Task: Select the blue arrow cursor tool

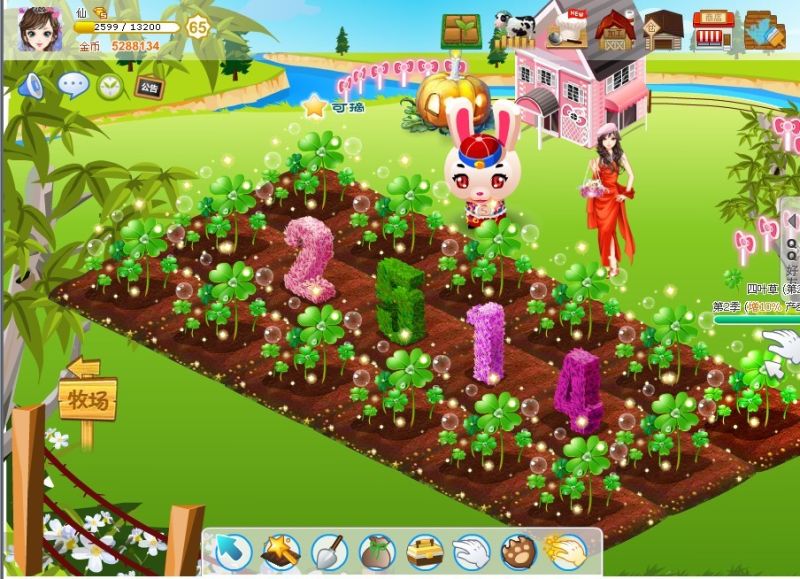Action: (x=233, y=551)
